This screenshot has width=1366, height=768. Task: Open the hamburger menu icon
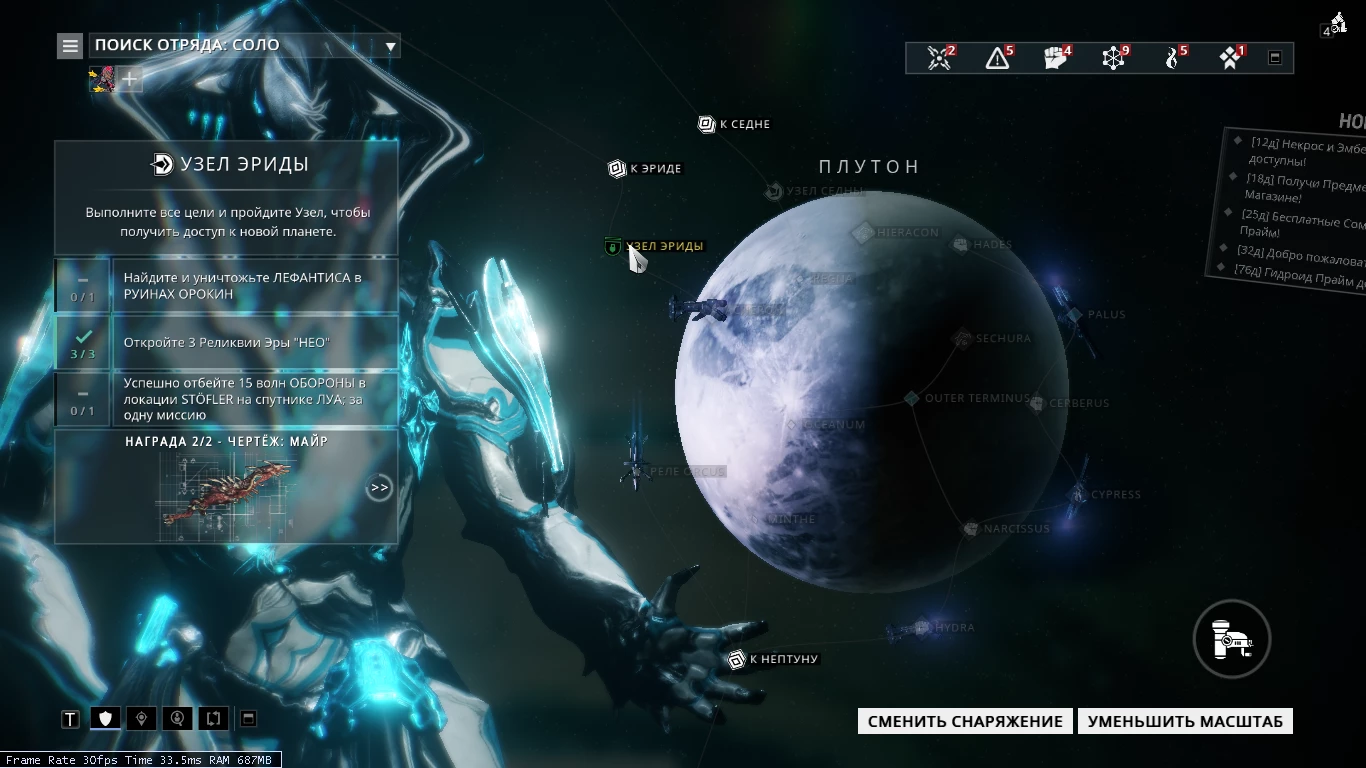69,45
